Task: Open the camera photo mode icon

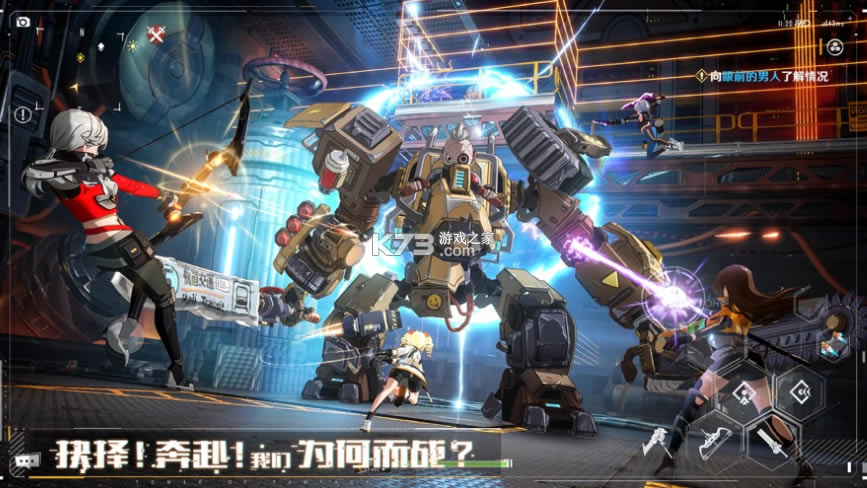Action: point(24,21)
